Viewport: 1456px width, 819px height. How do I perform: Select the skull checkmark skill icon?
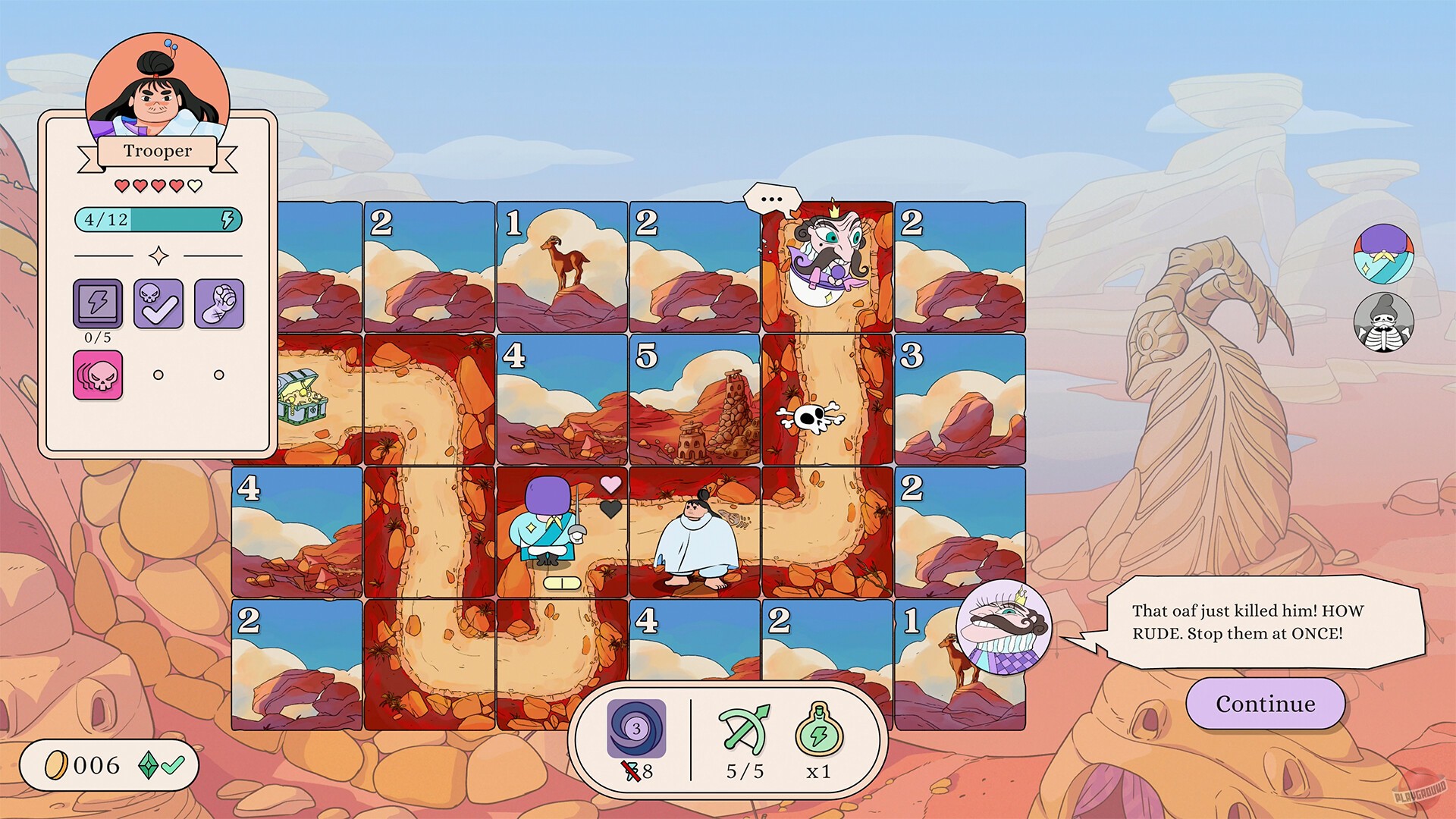tap(158, 303)
